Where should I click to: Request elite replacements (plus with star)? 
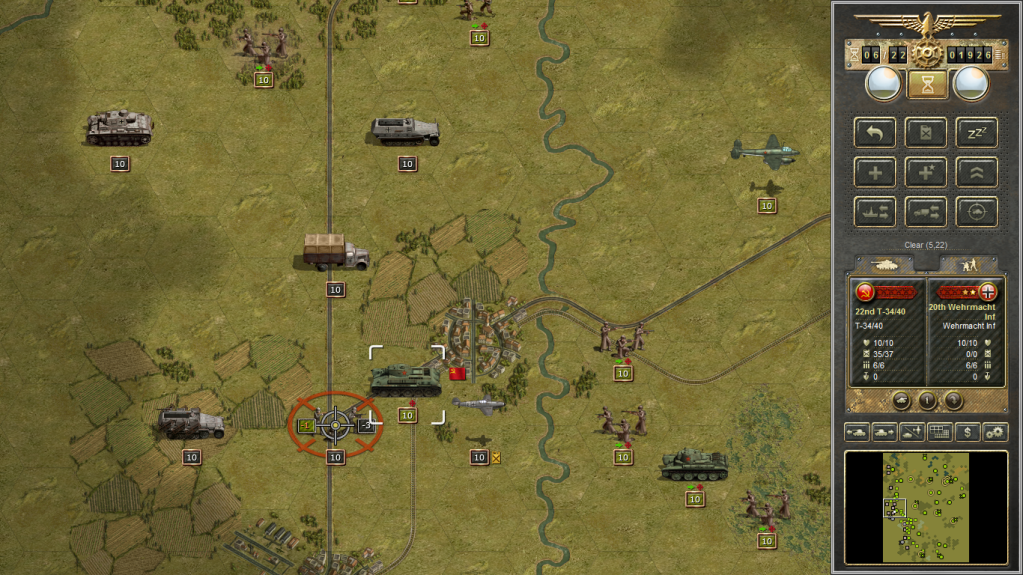pyautogui.click(x=926, y=172)
